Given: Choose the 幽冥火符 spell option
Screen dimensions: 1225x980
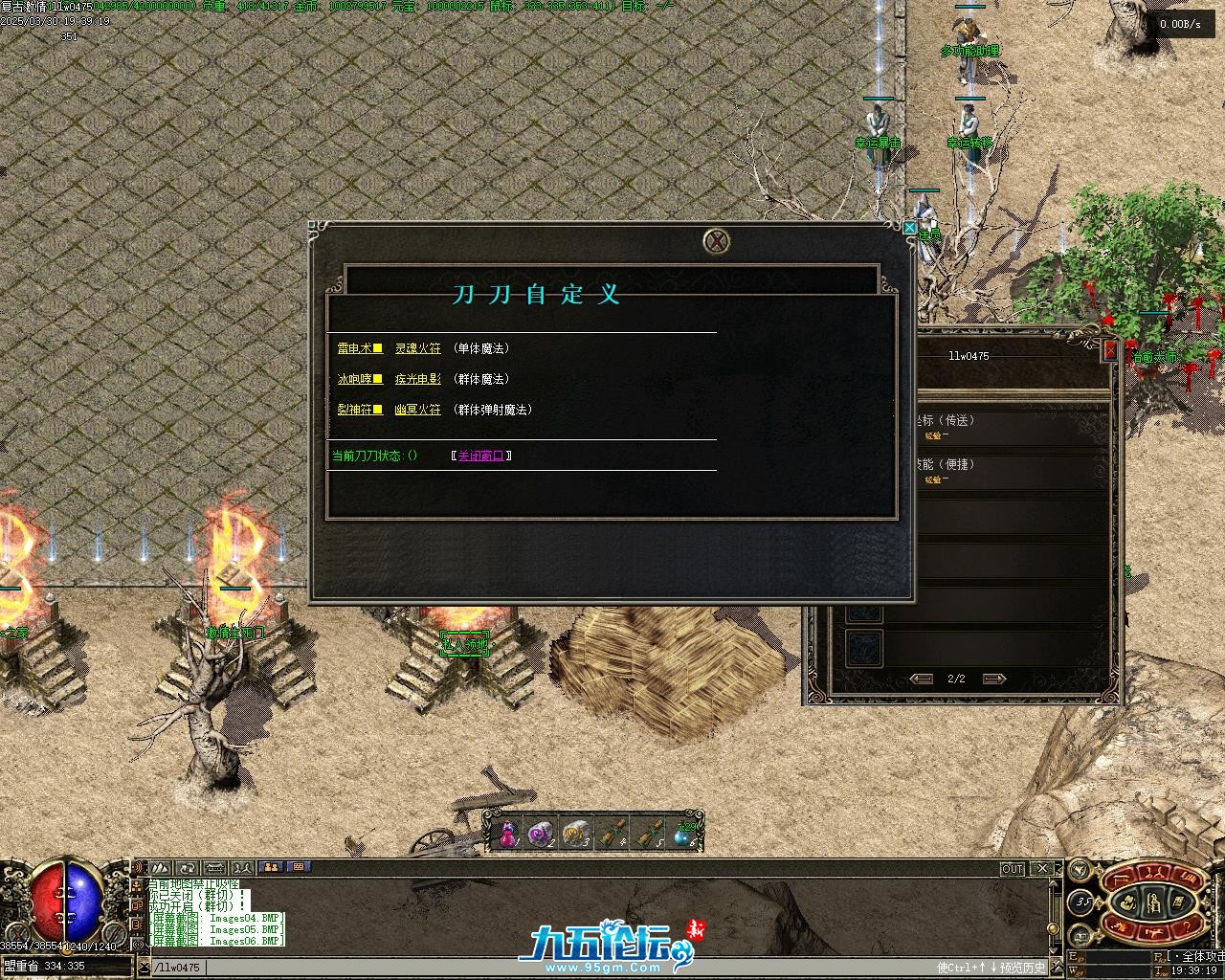Looking at the screenshot, I should point(418,410).
